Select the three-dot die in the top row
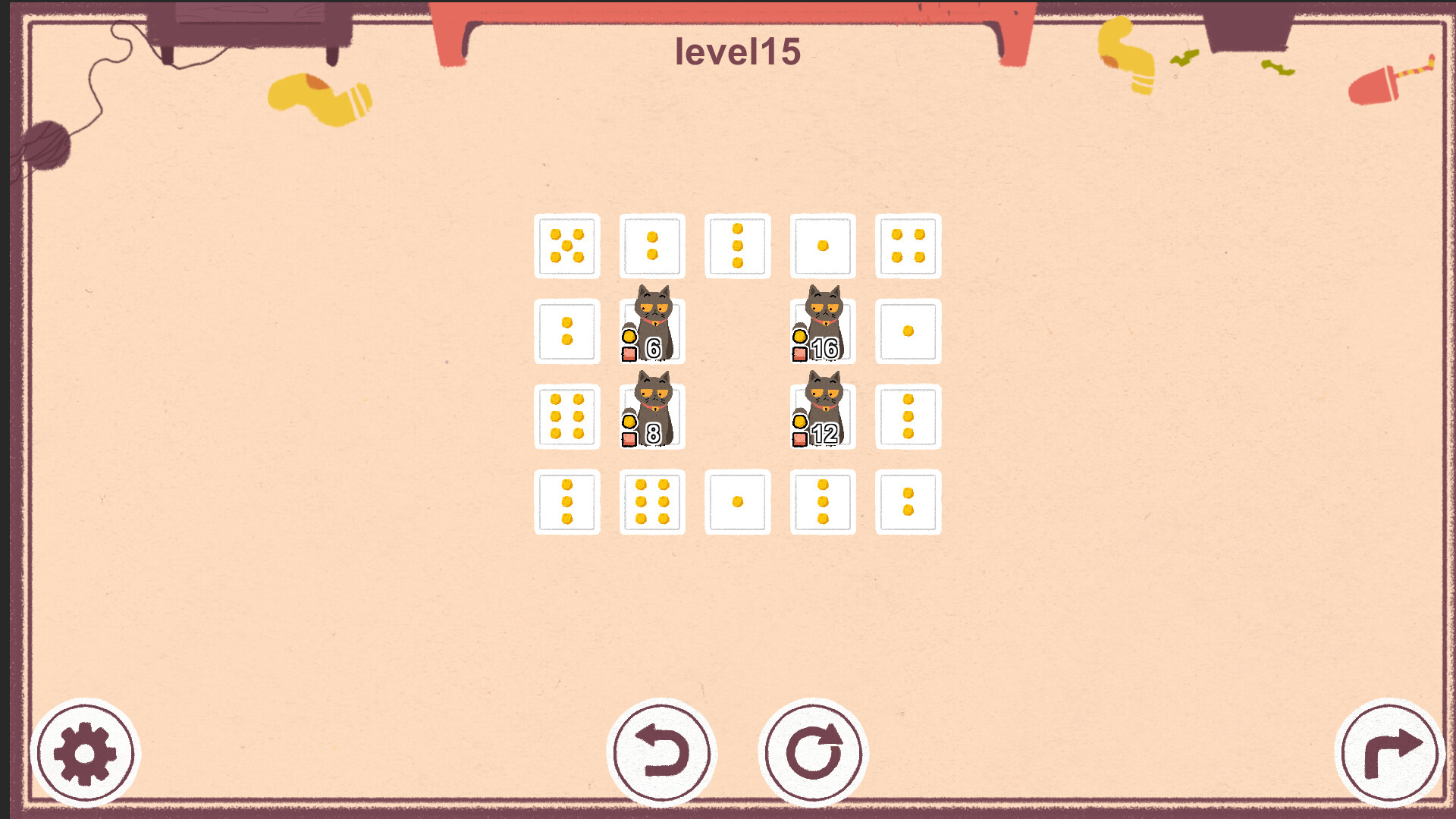This screenshot has height=819, width=1456. (738, 246)
